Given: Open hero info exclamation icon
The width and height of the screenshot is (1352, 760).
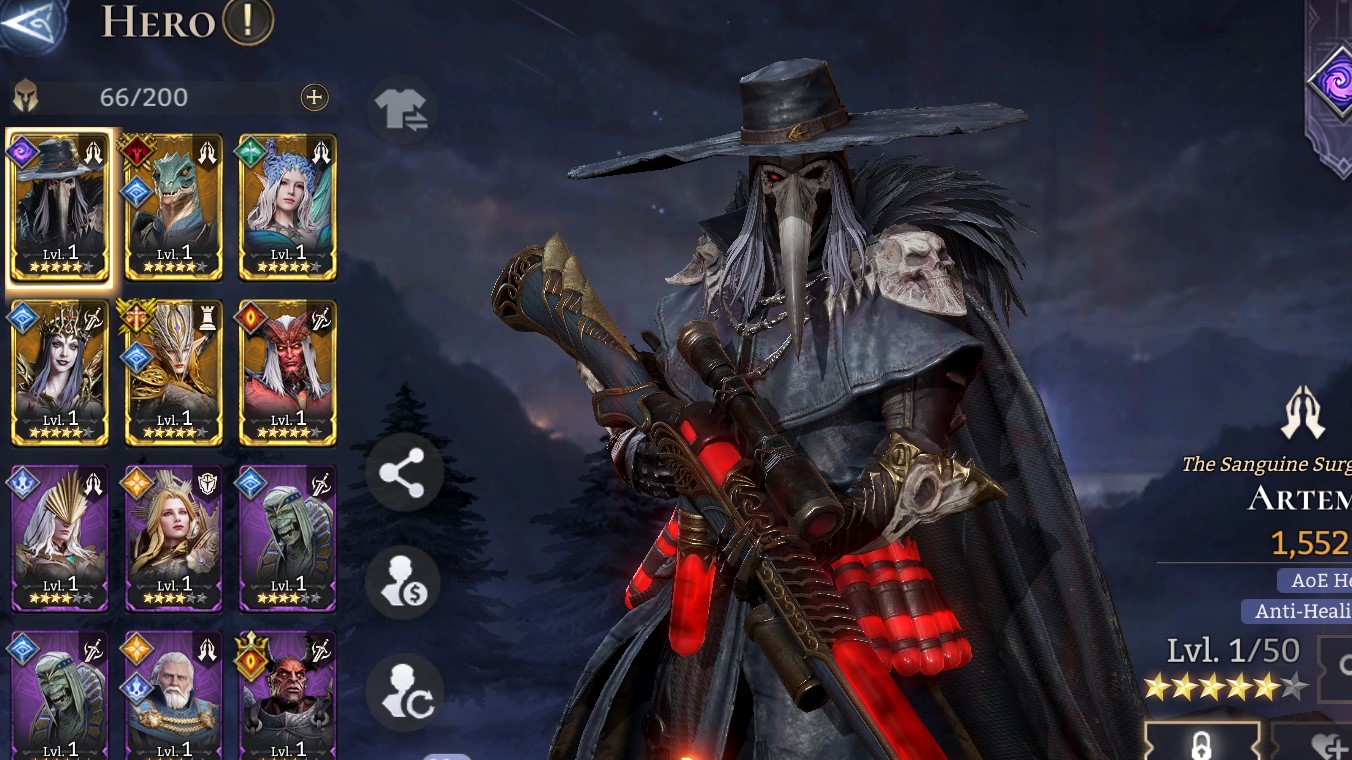Looking at the screenshot, I should tap(247, 22).
